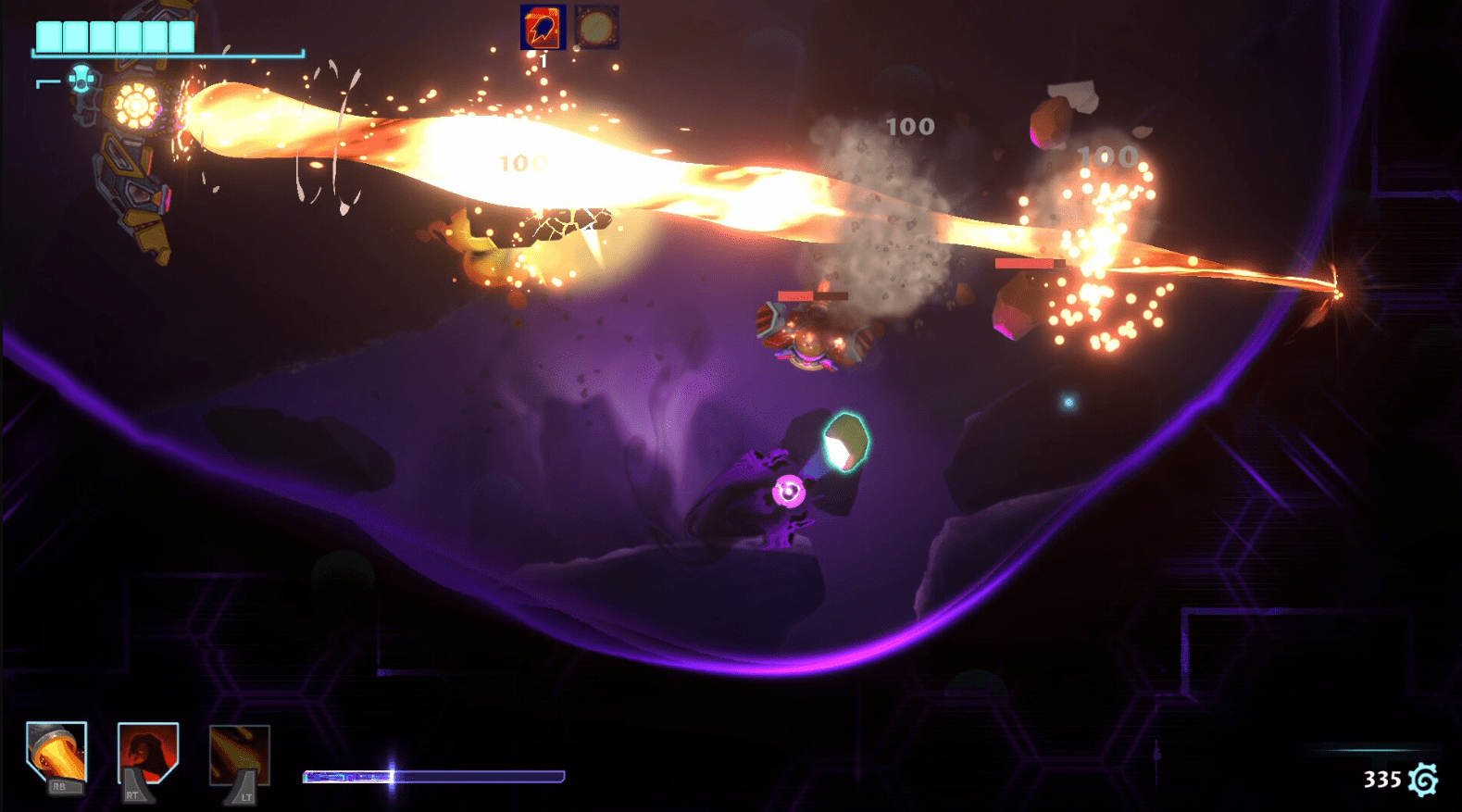This screenshot has height=812, width=1462.
Task: Click the 335 currency counter text
Action: pyautogui.click(x=1384, y=778)
